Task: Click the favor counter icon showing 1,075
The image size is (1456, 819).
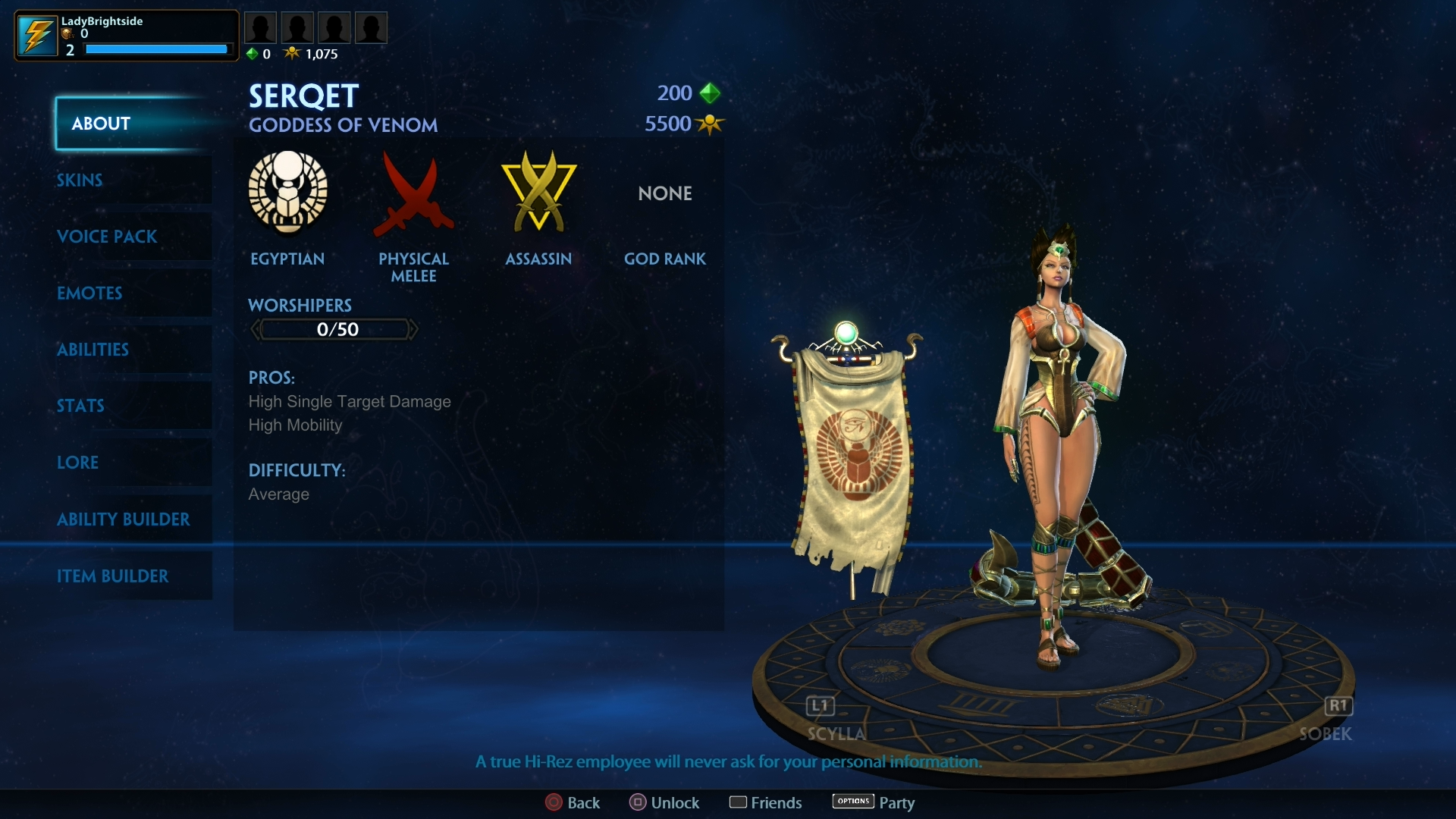Action: pos(292,53)
